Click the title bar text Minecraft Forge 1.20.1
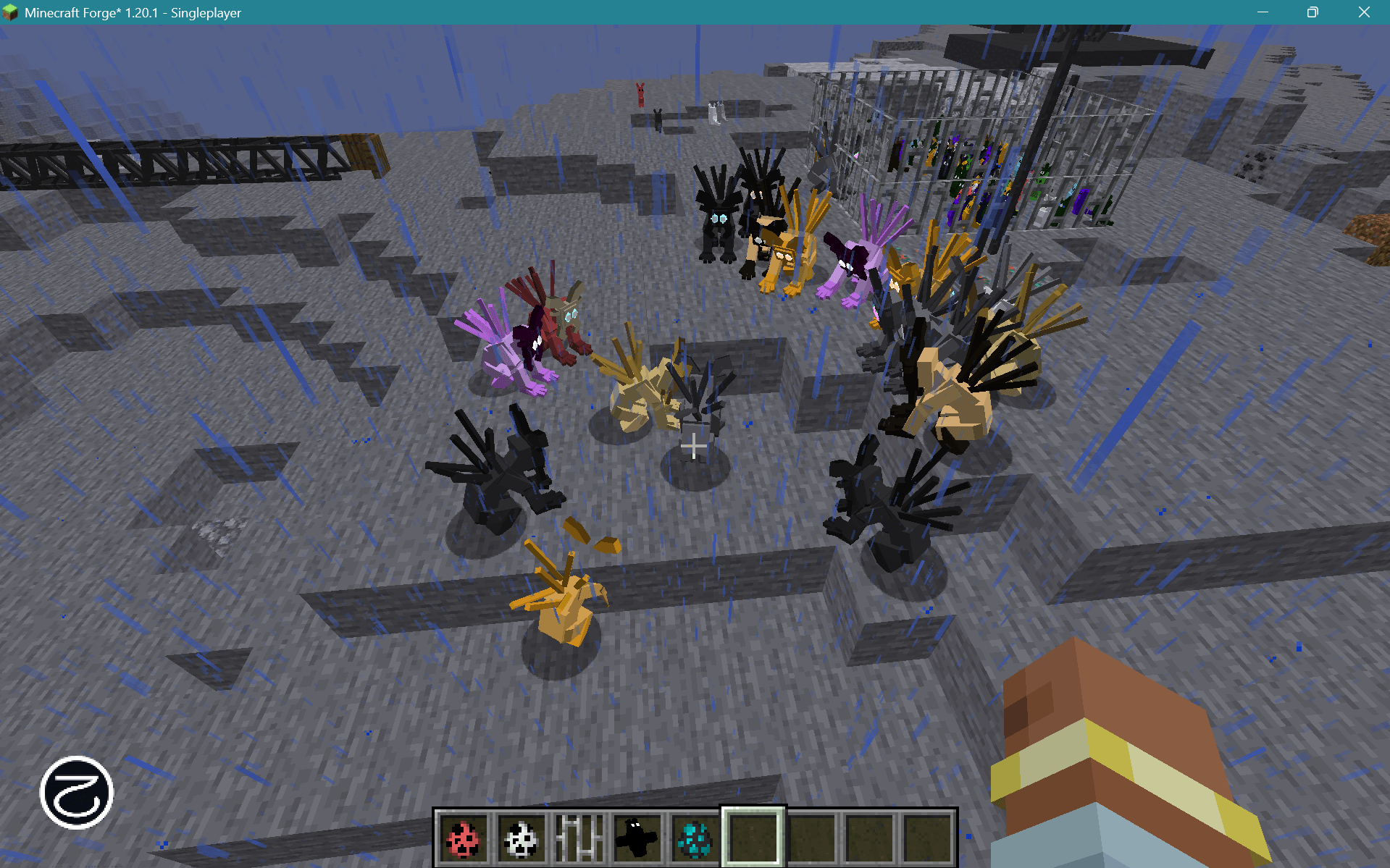The height and width of the screenshot is (868, 1390). click(133, 12)
